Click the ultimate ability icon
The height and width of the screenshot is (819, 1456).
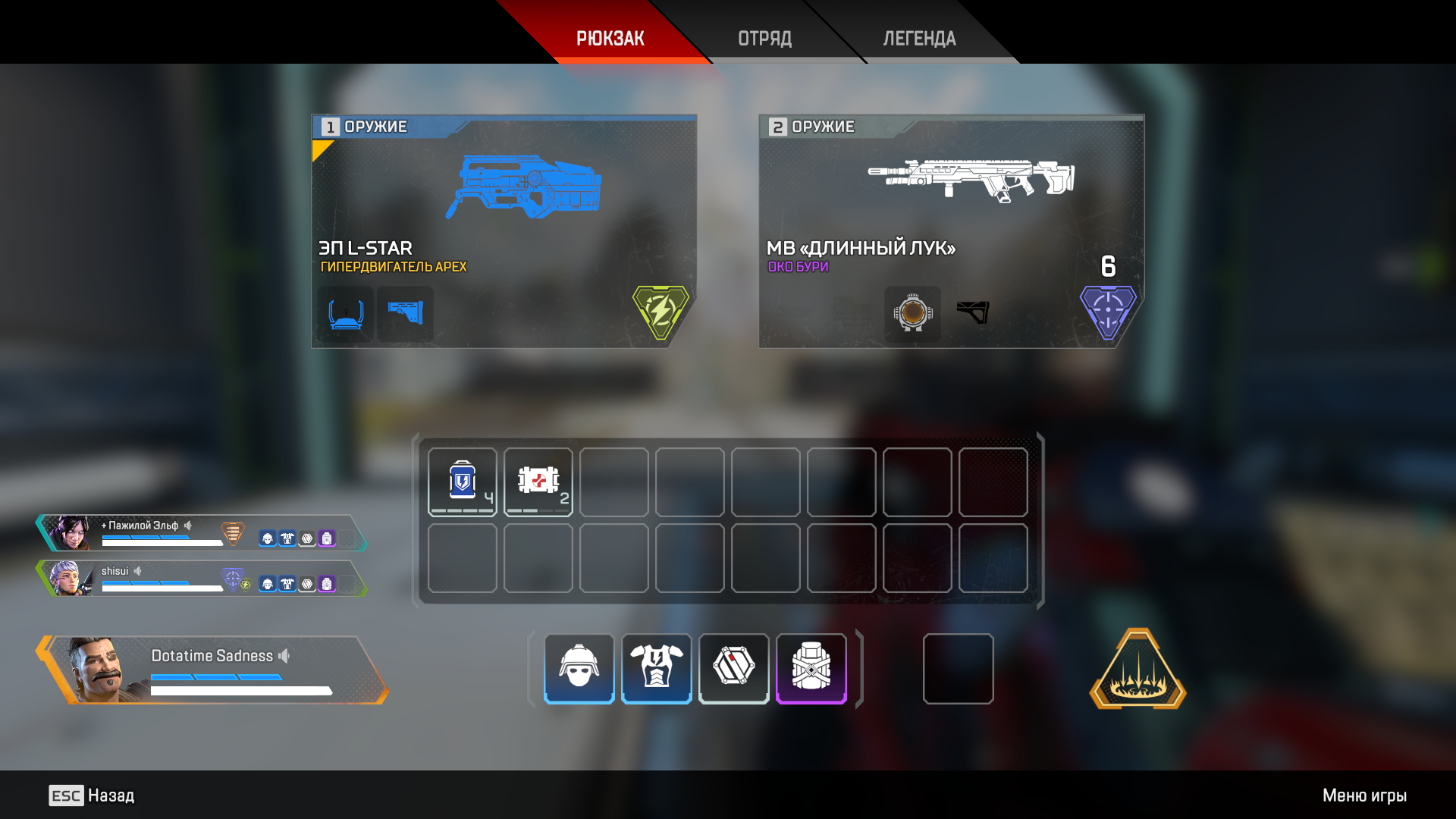[x=1137, y=670]
